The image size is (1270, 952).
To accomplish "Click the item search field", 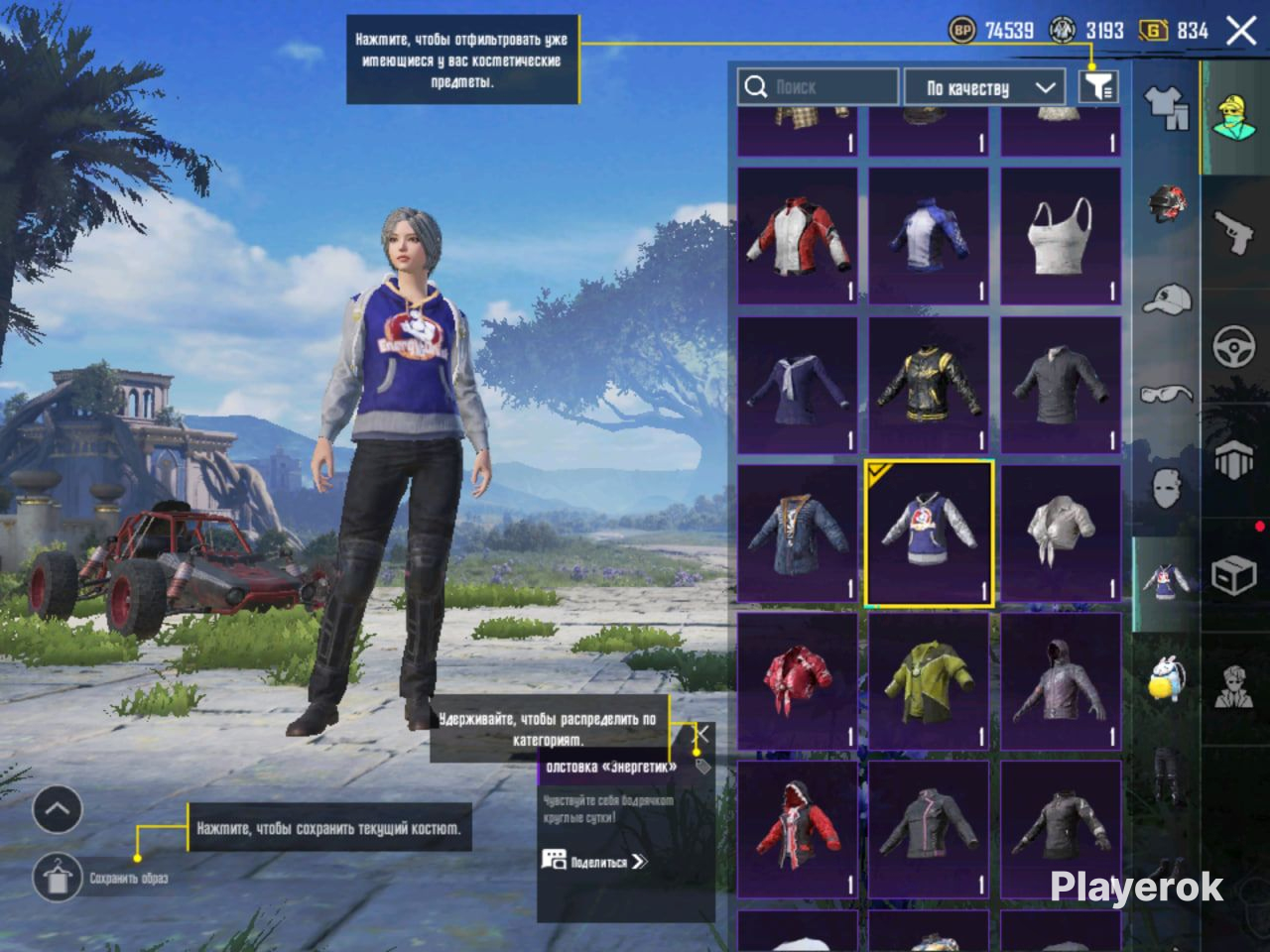I will [x=819, y=87].
